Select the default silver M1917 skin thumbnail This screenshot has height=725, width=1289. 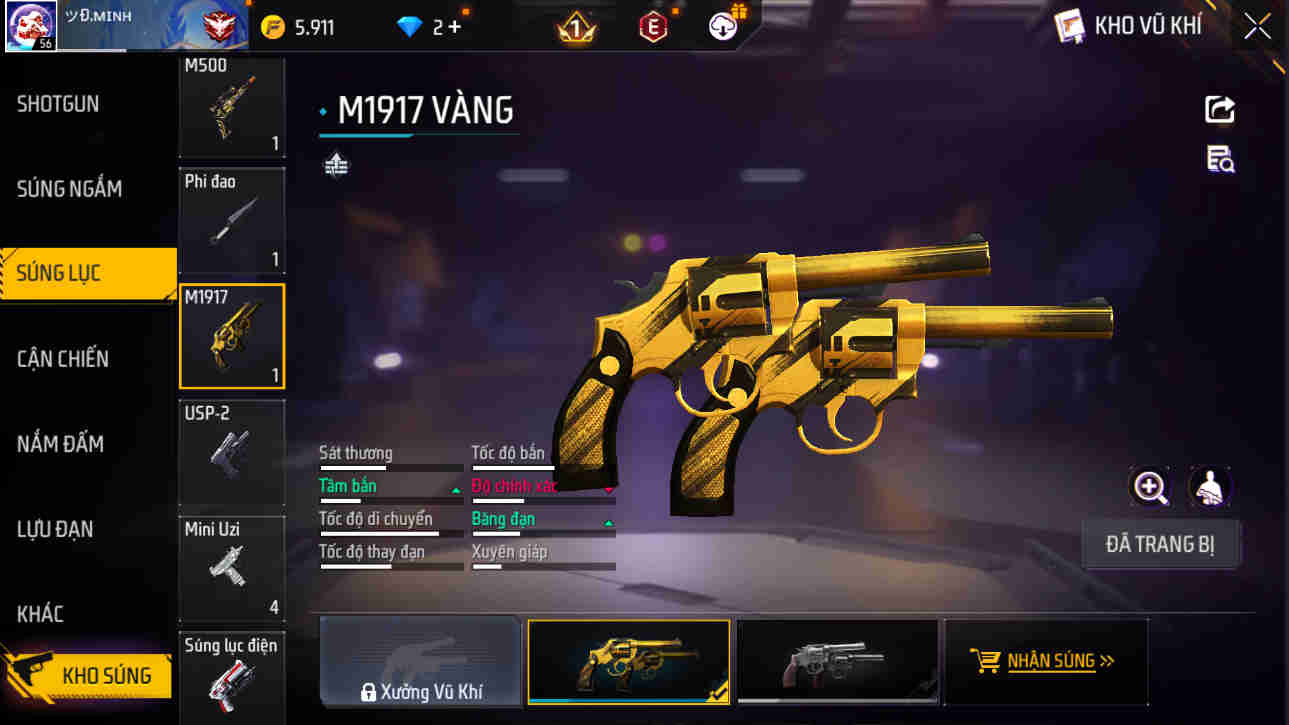tap(837, 661)
